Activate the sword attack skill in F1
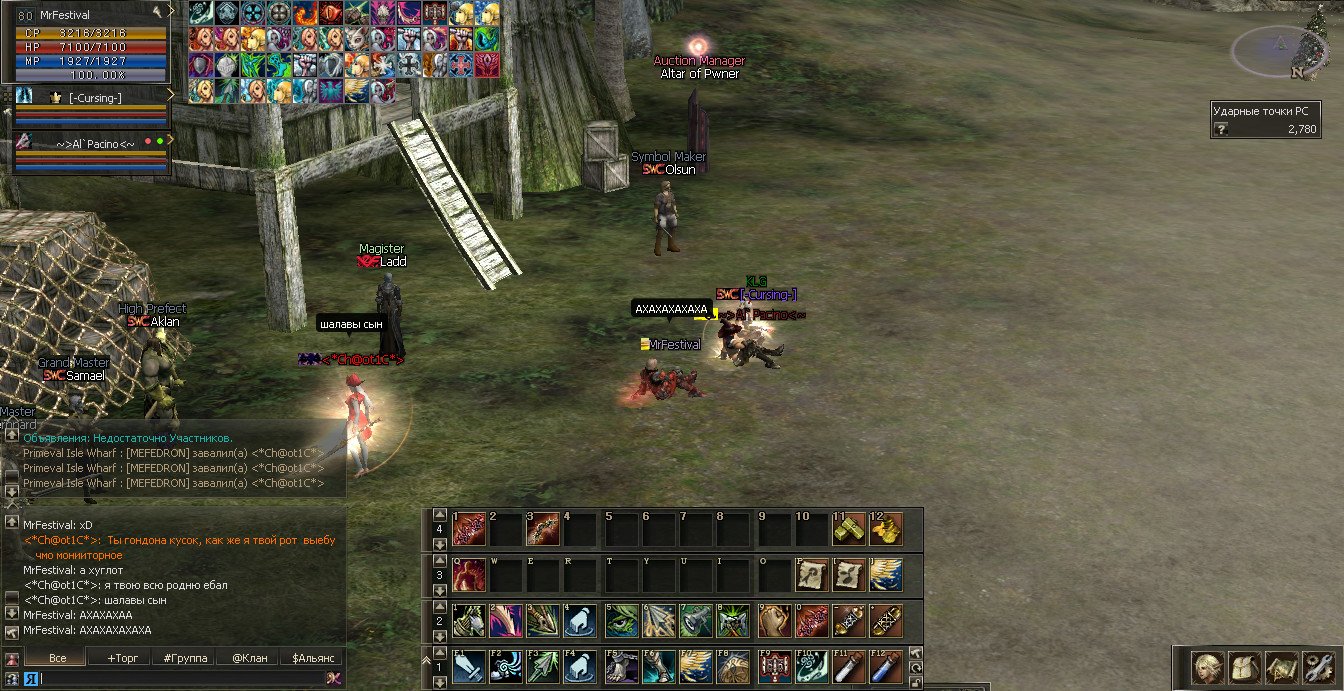The image size is (1344, 691). [468, 667]
